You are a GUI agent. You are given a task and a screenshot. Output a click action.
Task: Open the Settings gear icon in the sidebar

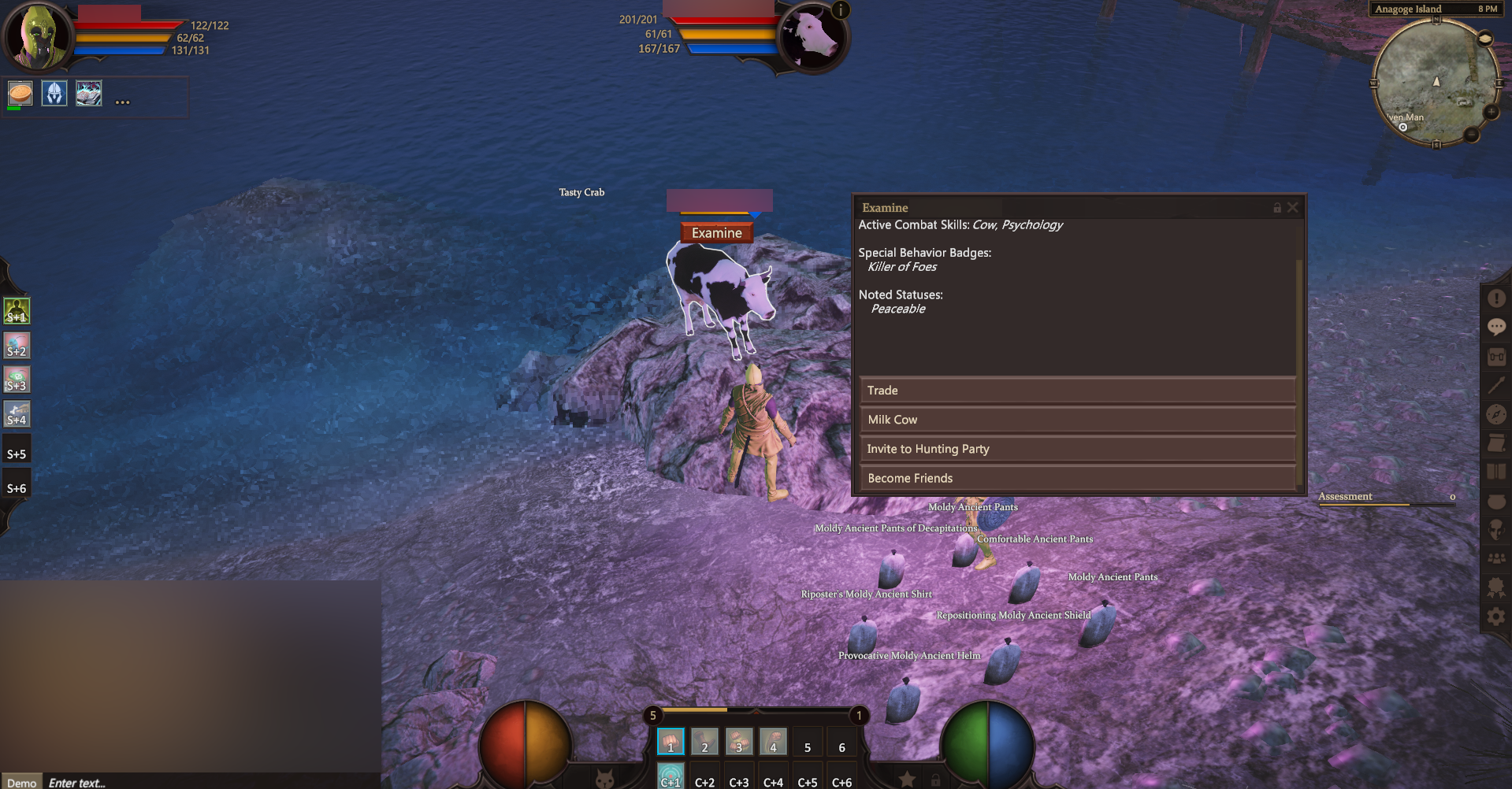tap(1495, 617)
